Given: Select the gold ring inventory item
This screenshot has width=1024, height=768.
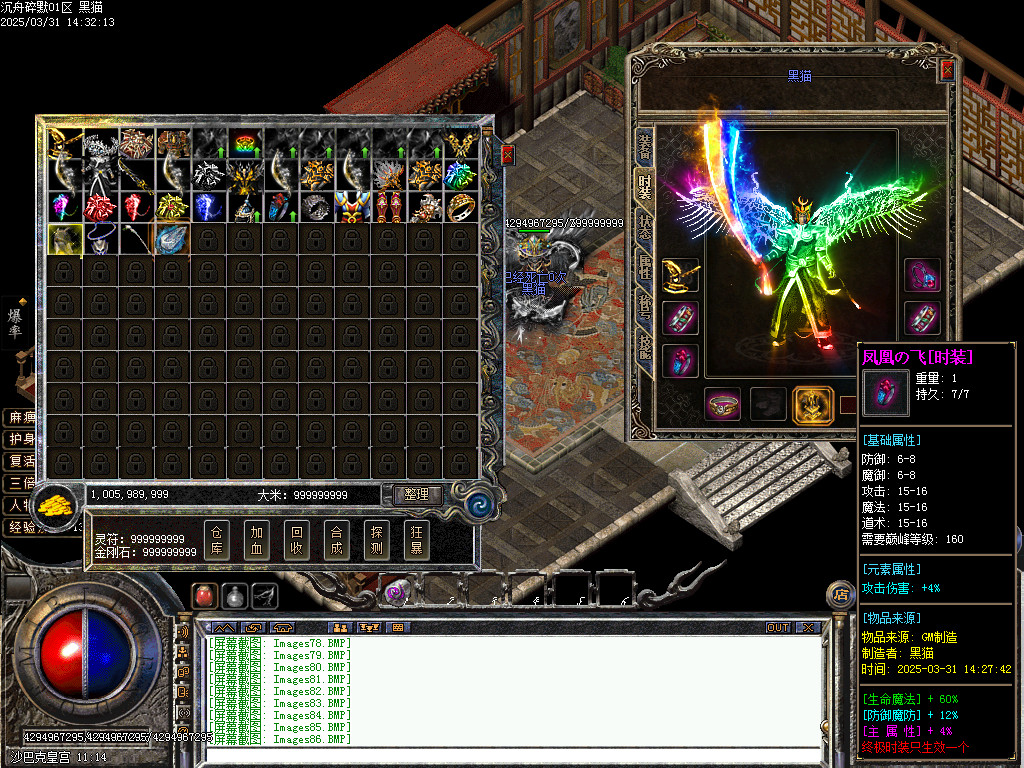Looking at the screenshot, I should click(461, 207).
